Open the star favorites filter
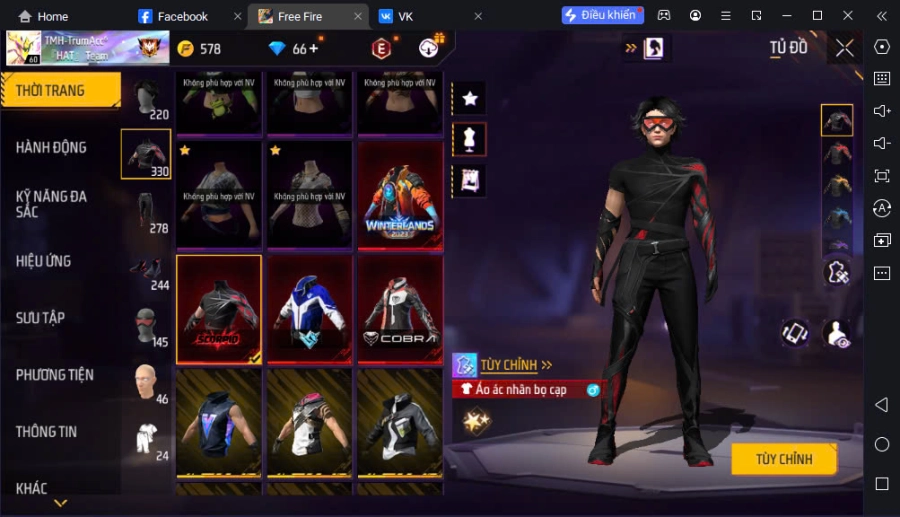 click(x=469, y=98)
